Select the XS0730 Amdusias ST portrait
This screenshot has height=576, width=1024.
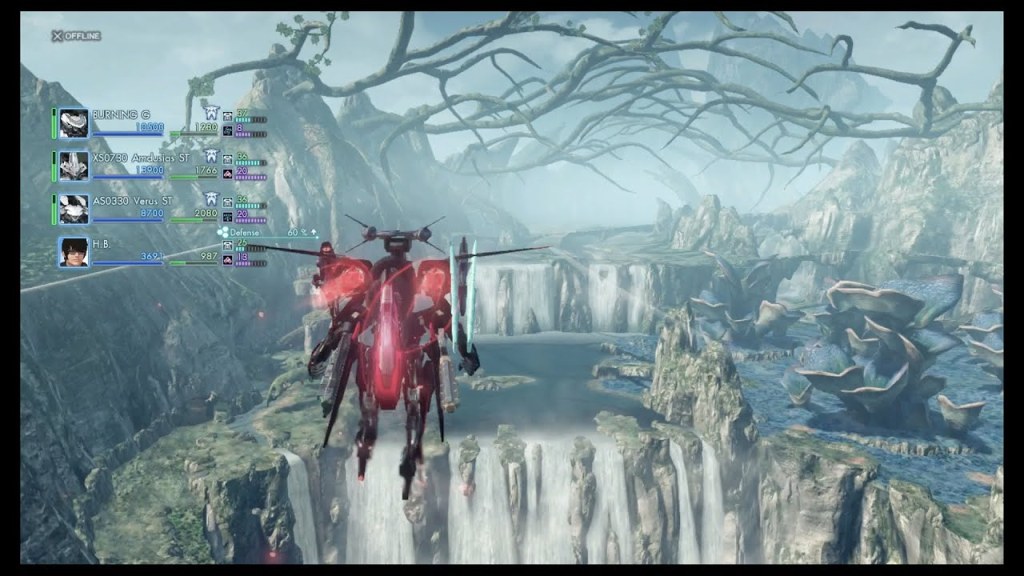[73, 166]
